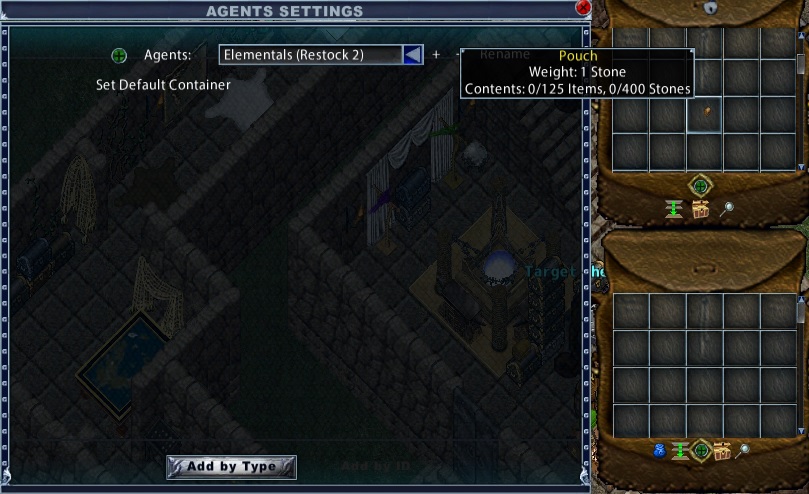
Task: Click the plus button to add an agent
Action: pos(436,55)
